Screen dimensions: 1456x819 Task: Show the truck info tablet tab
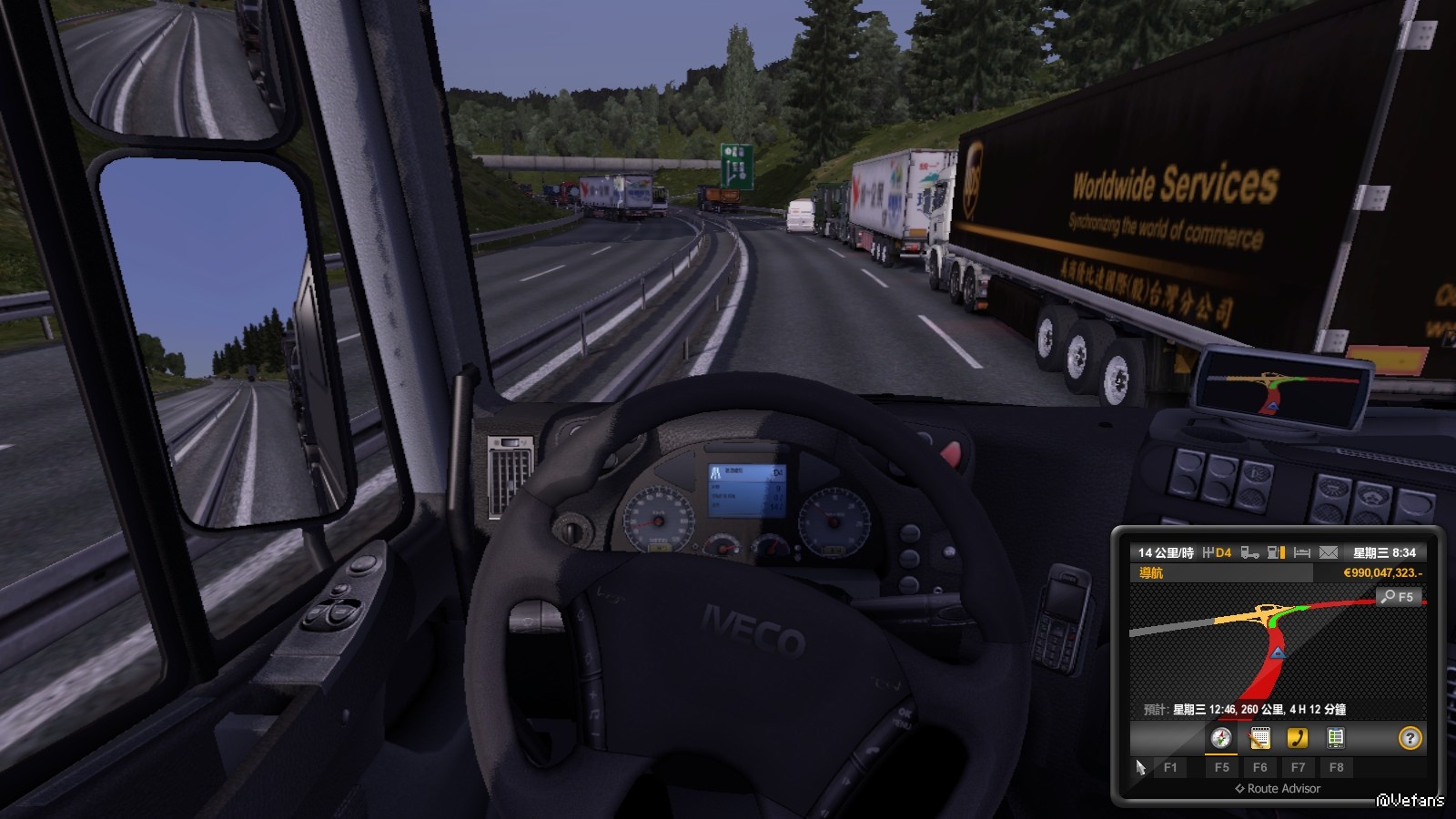1336,738
